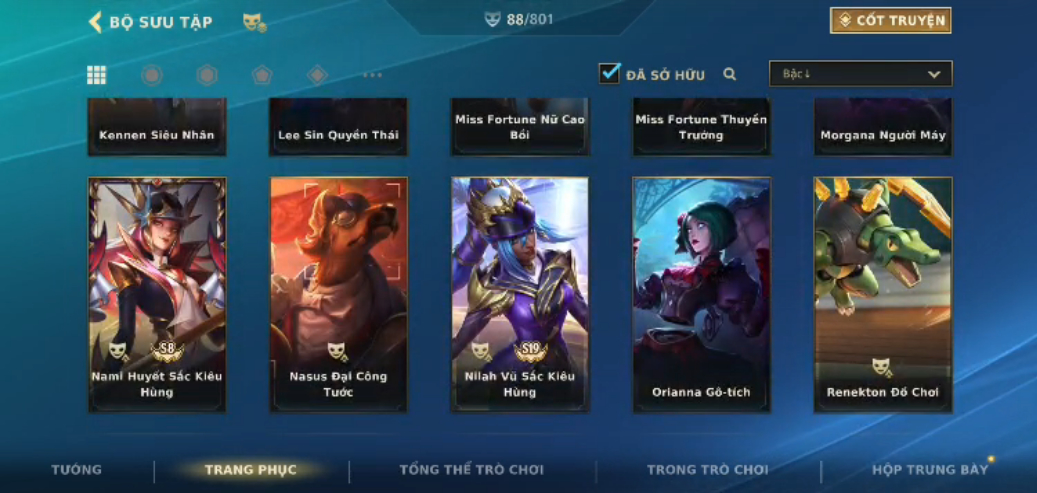This screenshot has width=1037, height=493.
Task: Toggle the Đã Sở Hữu checkbox
Action: coord(610,74)
